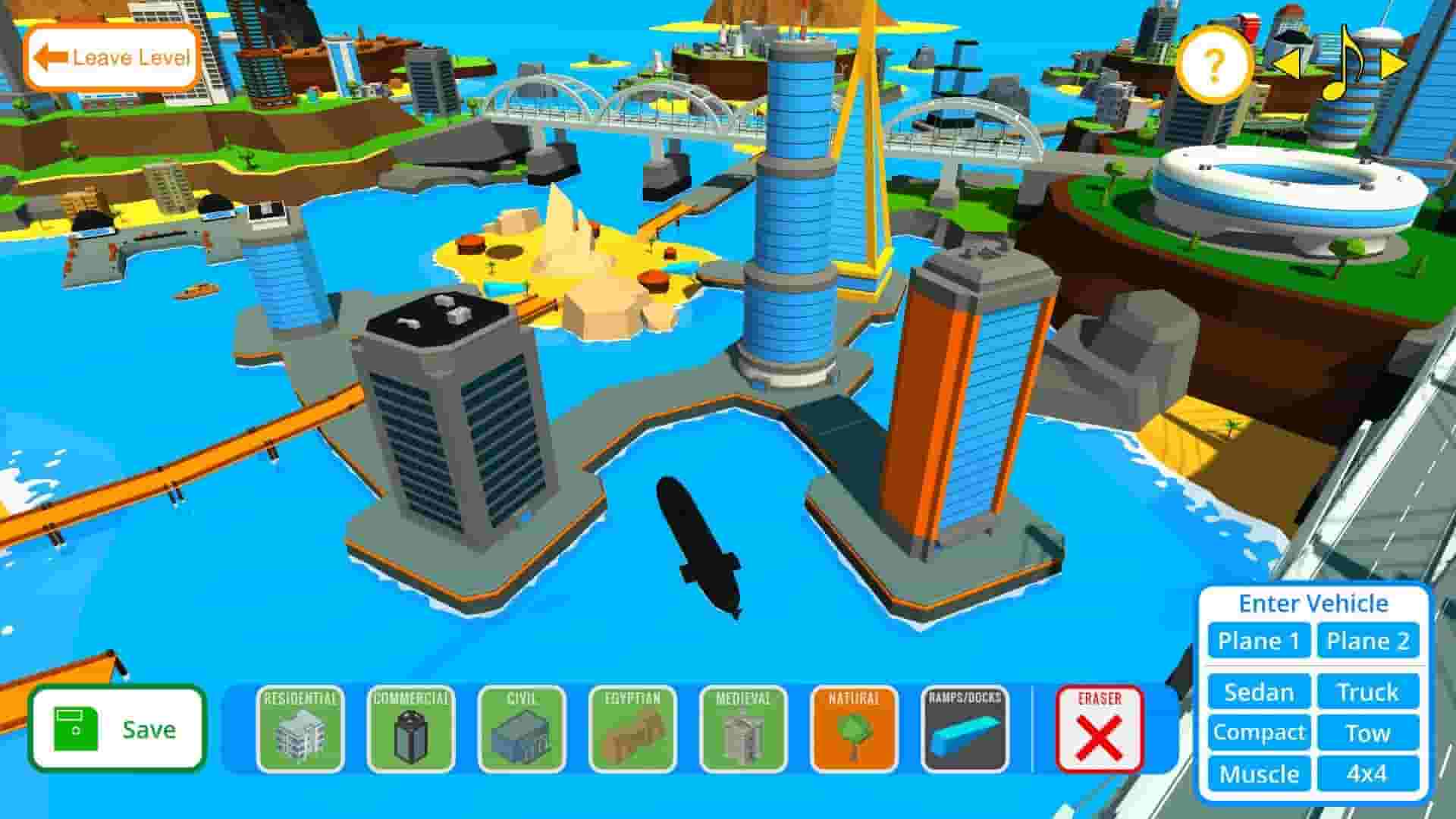
Task: Switch to Plane 2
Action: pyautogui.click(x=1369, y=641)
